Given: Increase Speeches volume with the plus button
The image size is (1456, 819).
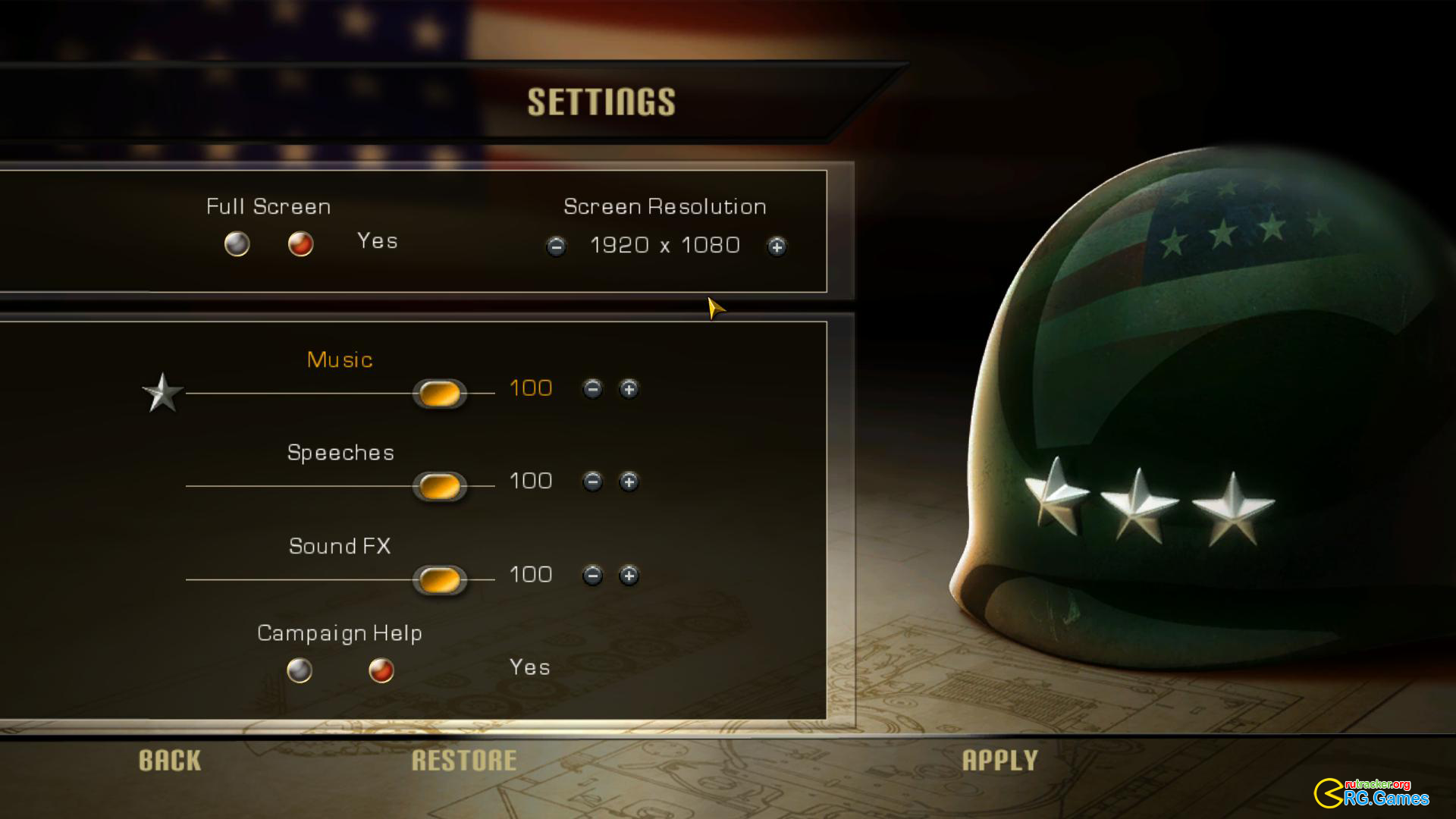Looking at the screenshot, I should click(629, 482).
